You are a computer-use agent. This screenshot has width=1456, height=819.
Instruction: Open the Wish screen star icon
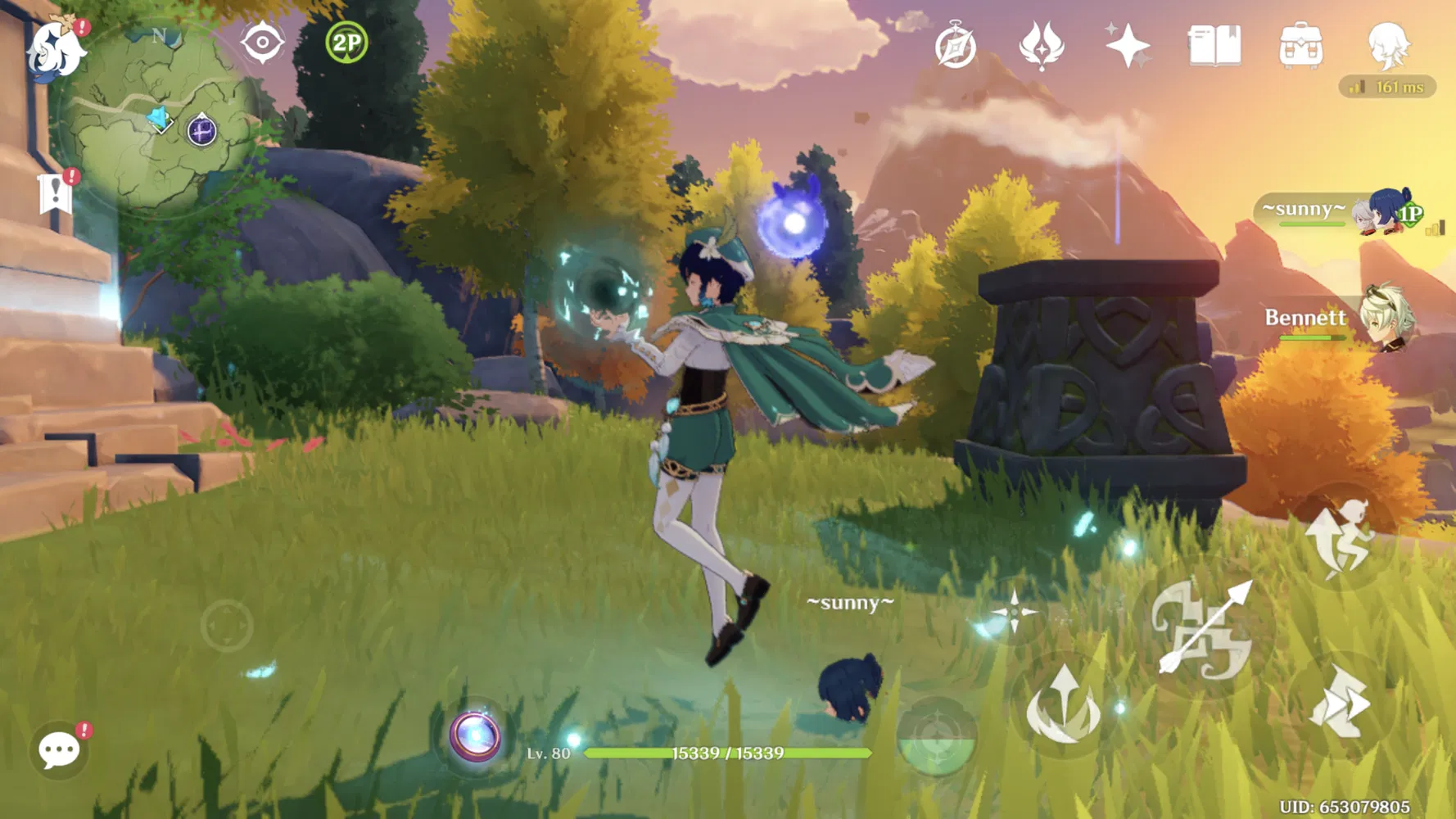pos(1128,47)
